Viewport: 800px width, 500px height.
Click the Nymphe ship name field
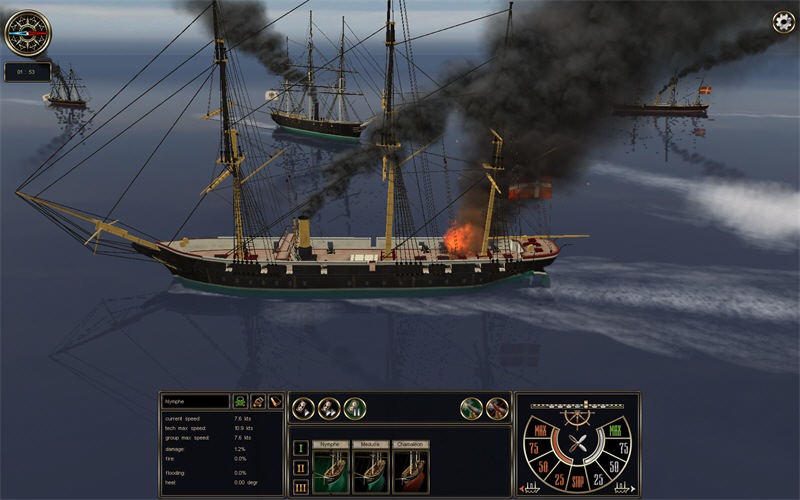point(196,401)
